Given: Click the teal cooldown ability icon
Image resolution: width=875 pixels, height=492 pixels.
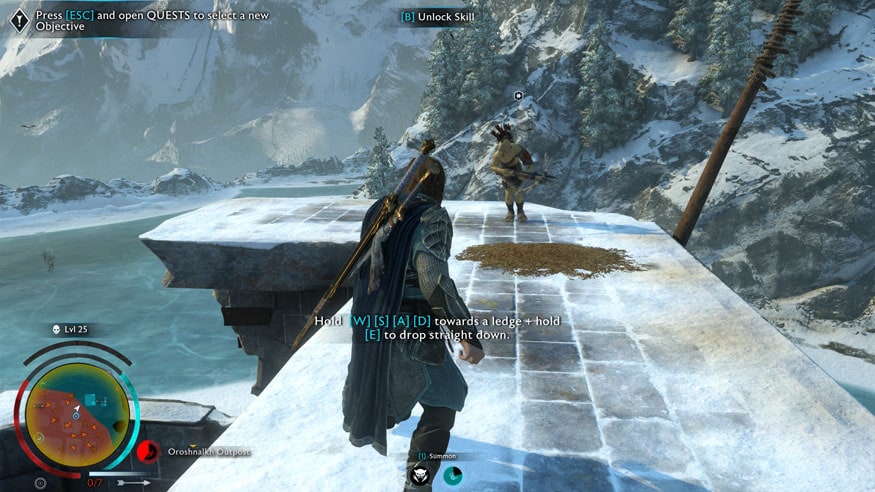Looking at the screenshot, I should [452, 475].
